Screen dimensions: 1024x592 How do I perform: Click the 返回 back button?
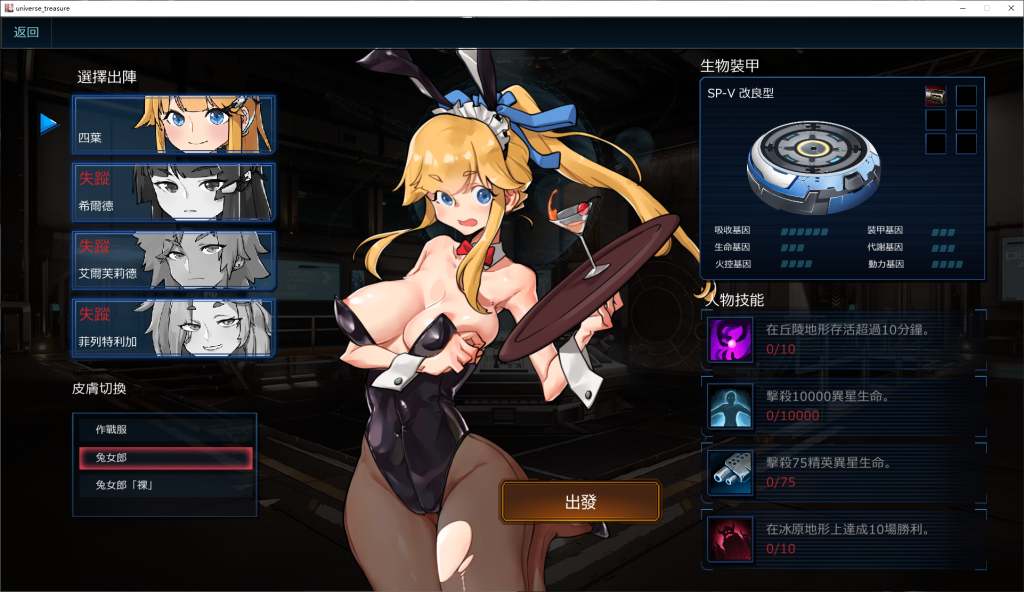pos(26,32)
